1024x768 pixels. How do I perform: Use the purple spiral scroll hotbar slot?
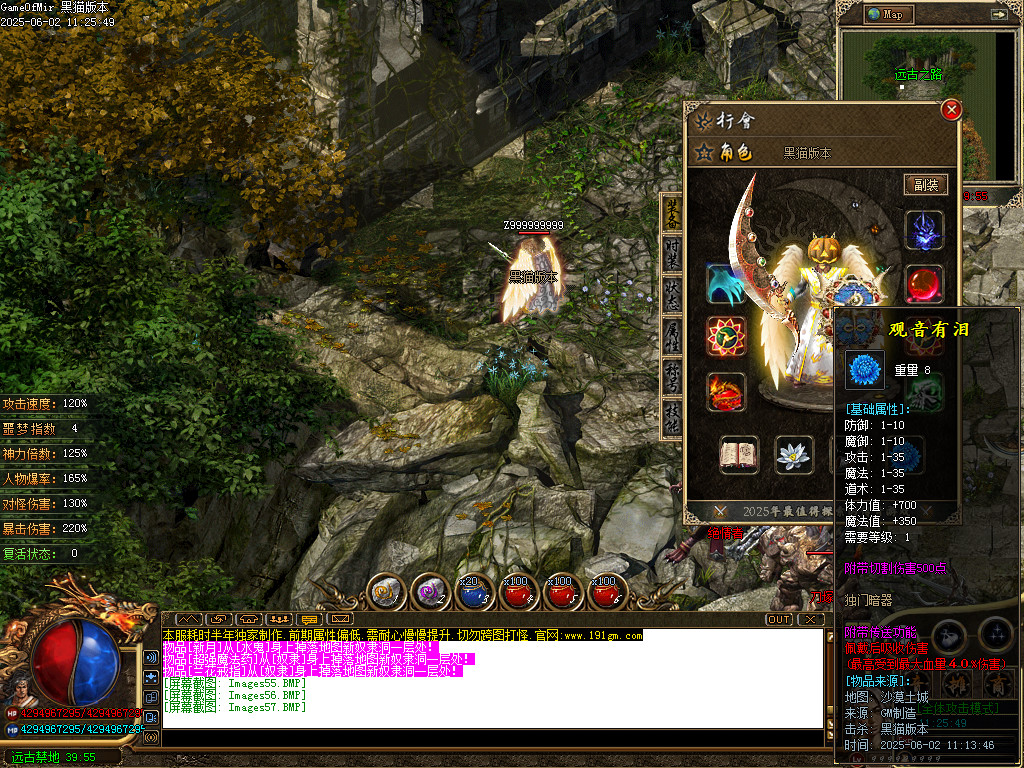tap(430, 592)
